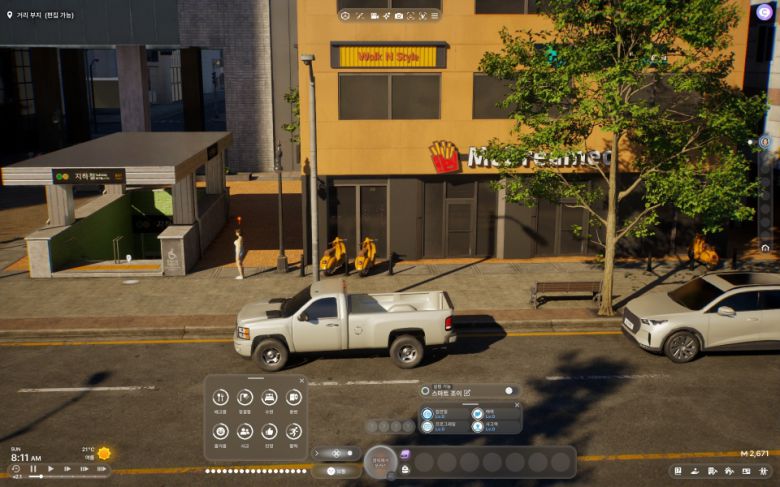This screenshot has height=487, width=780.
Task: Open the purple profile button
Action: [765, 13]
